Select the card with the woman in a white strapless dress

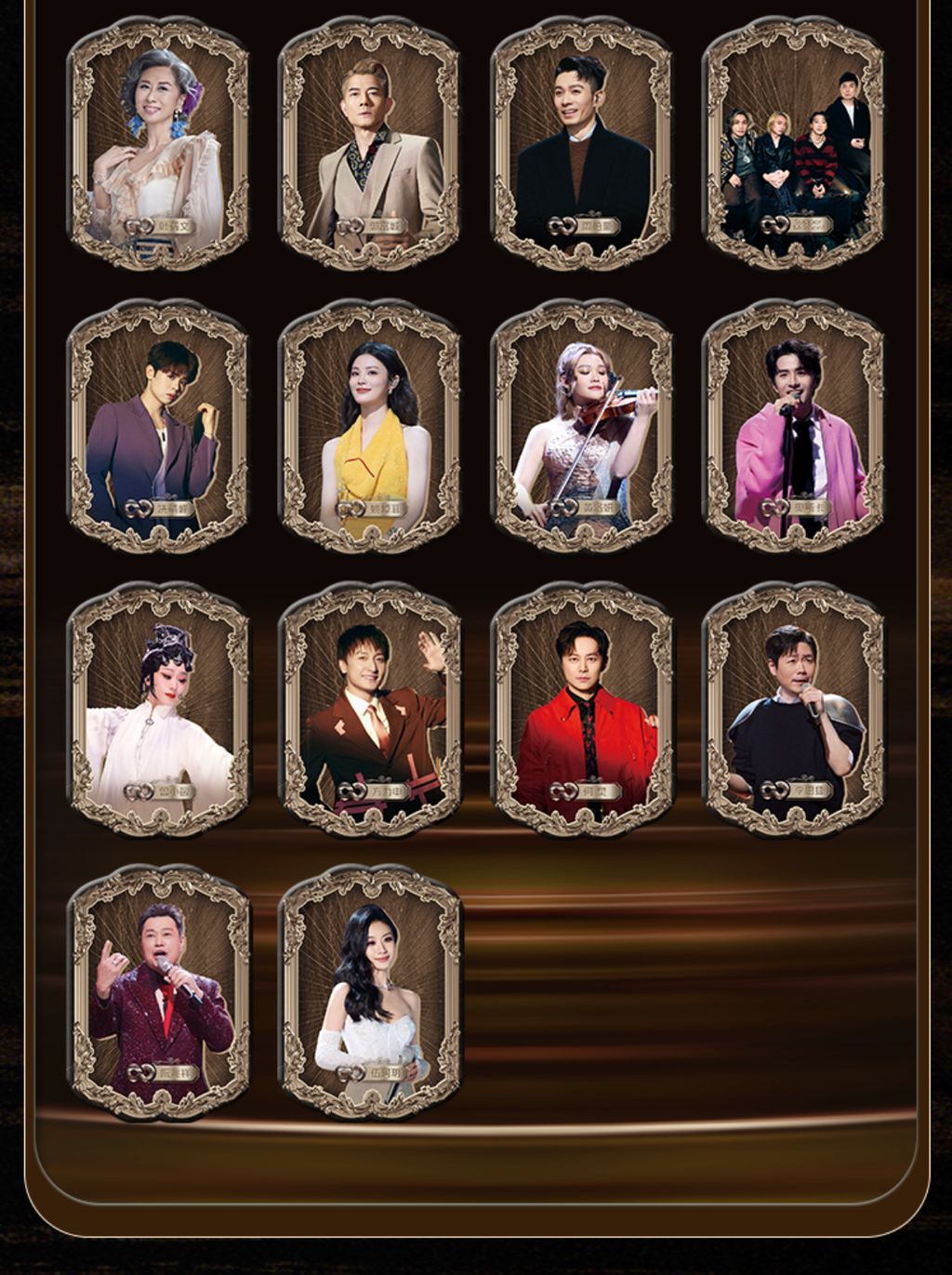370,992
